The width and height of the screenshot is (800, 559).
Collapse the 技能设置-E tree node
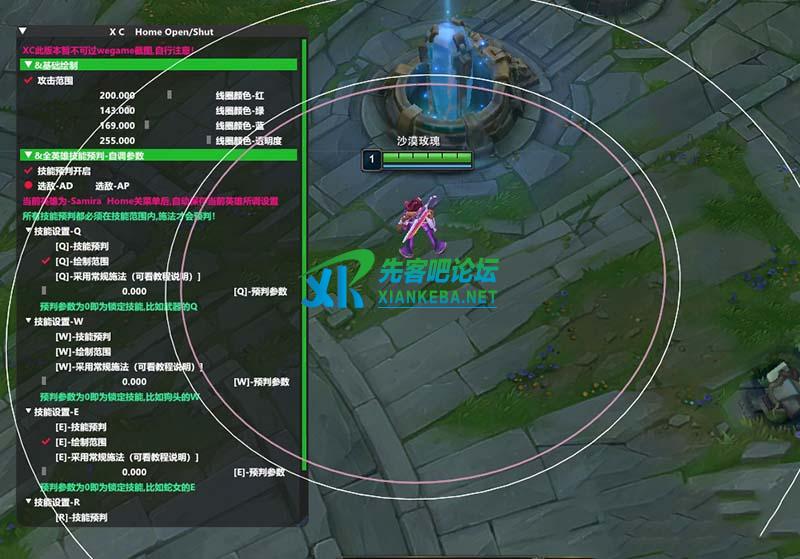28,412
